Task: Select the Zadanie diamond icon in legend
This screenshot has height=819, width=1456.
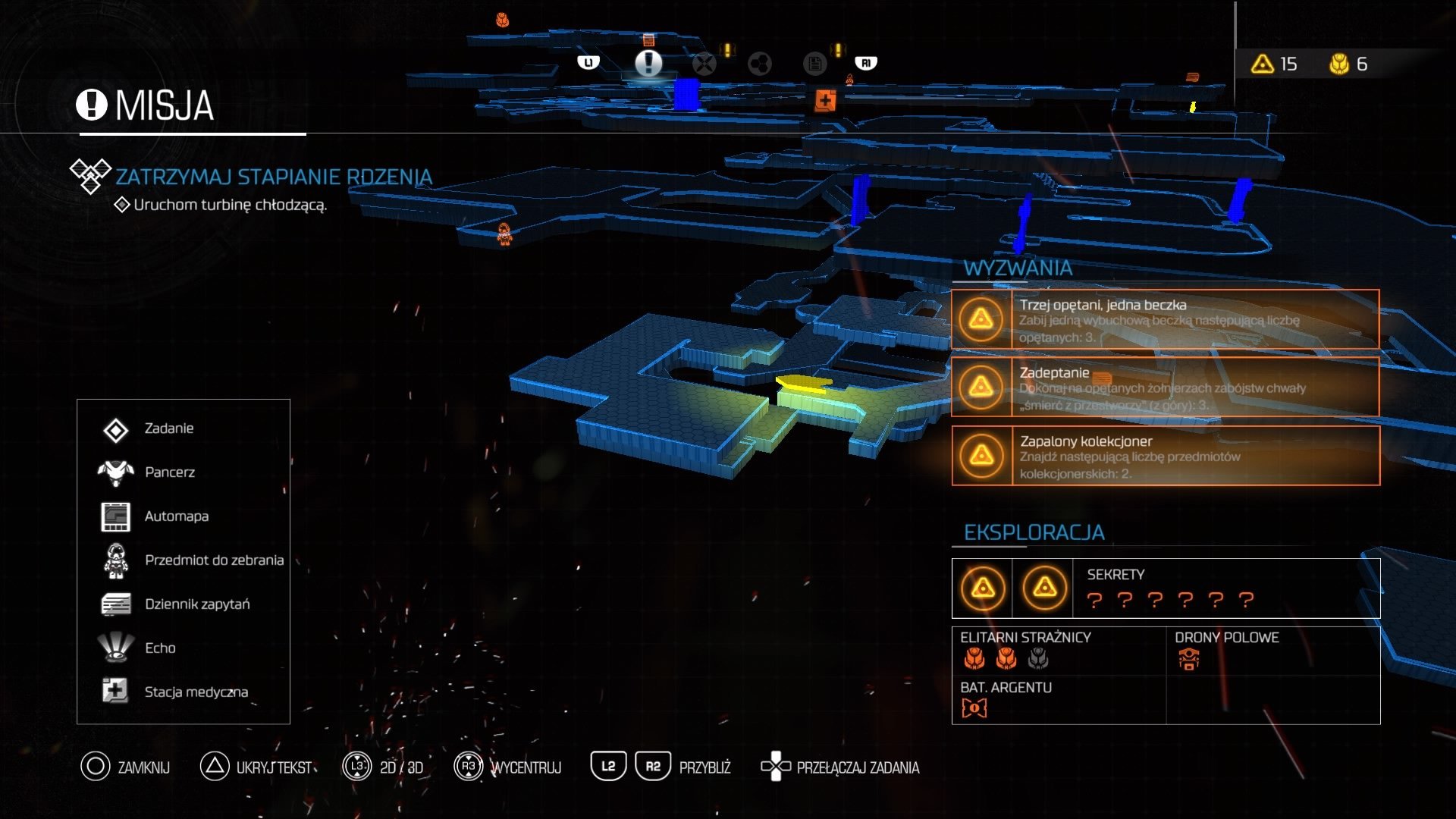Action: pyautogui.click(x=115, y=428)
